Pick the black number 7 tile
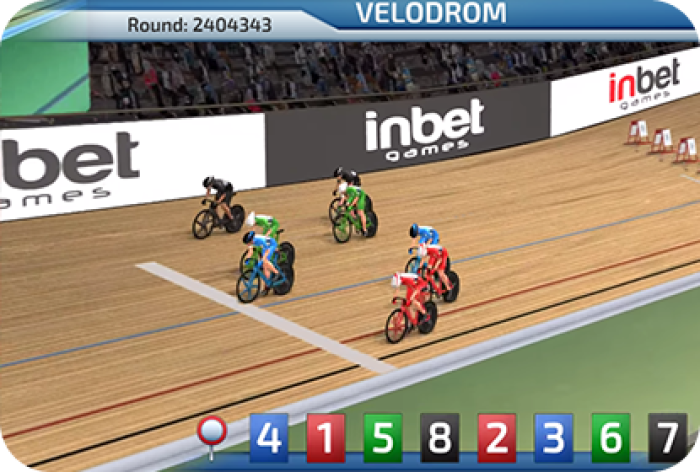This screenshot has height=472, width=700. pos(667,437)
